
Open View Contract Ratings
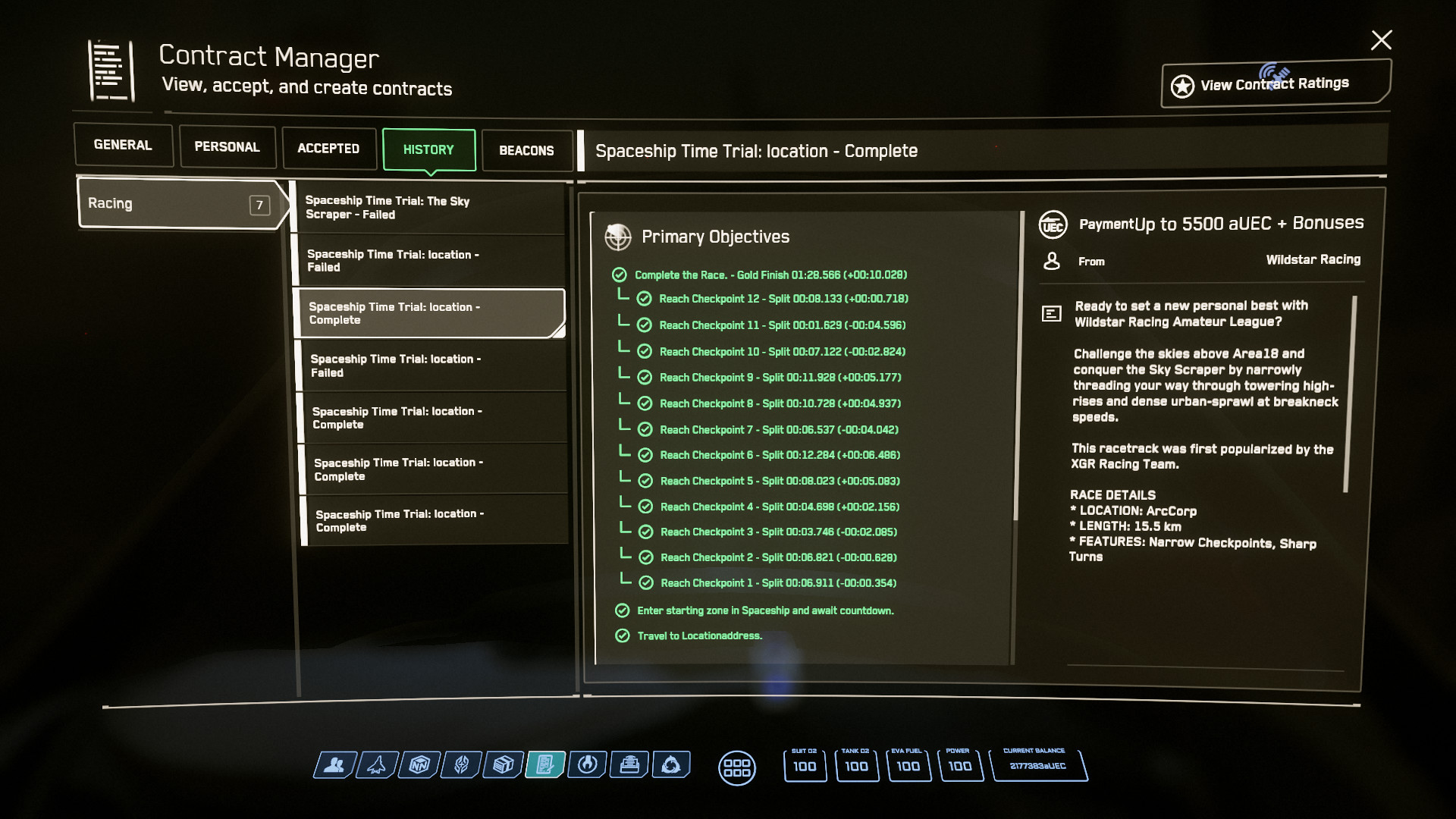point(1276,84)
